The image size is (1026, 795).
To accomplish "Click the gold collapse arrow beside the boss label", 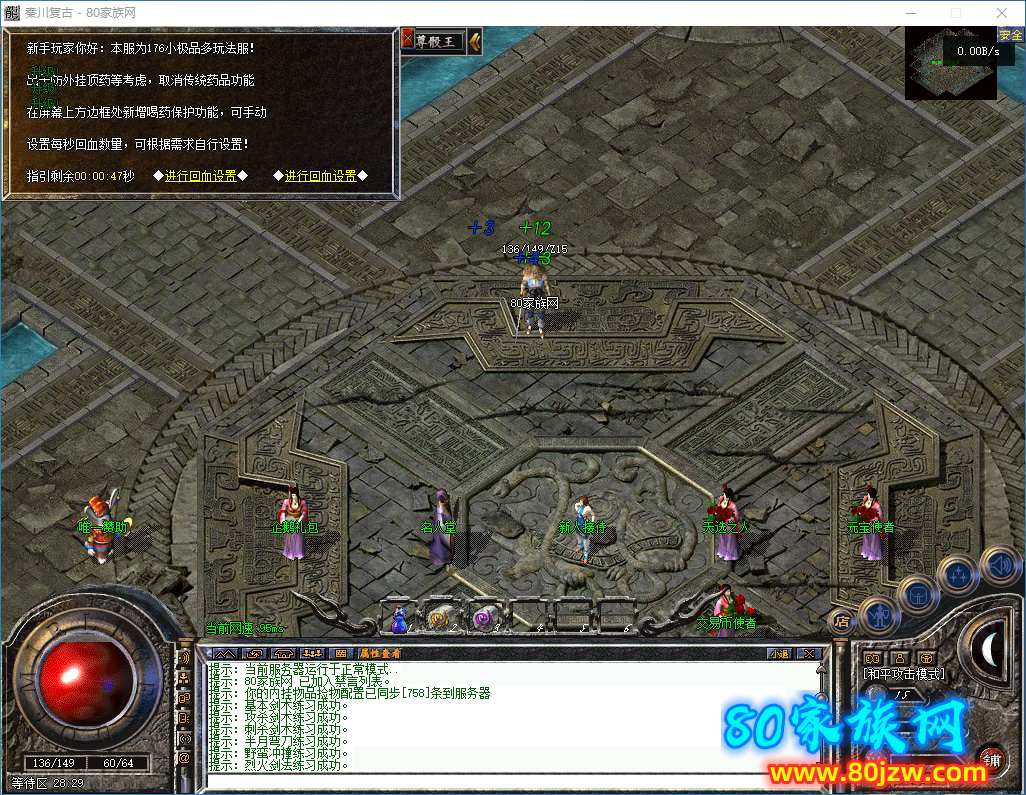I will pos(475,40).
